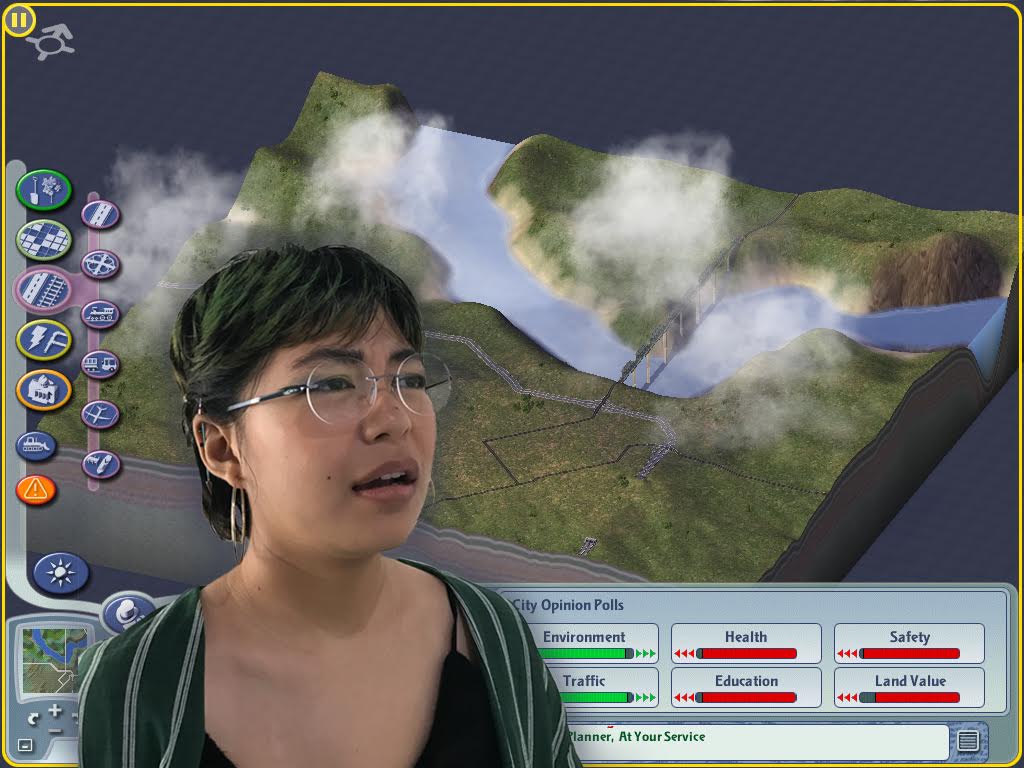Pick the airport airplane tool
The height and width of the screenshot is (768, 1024).
[x=100, y=414]
